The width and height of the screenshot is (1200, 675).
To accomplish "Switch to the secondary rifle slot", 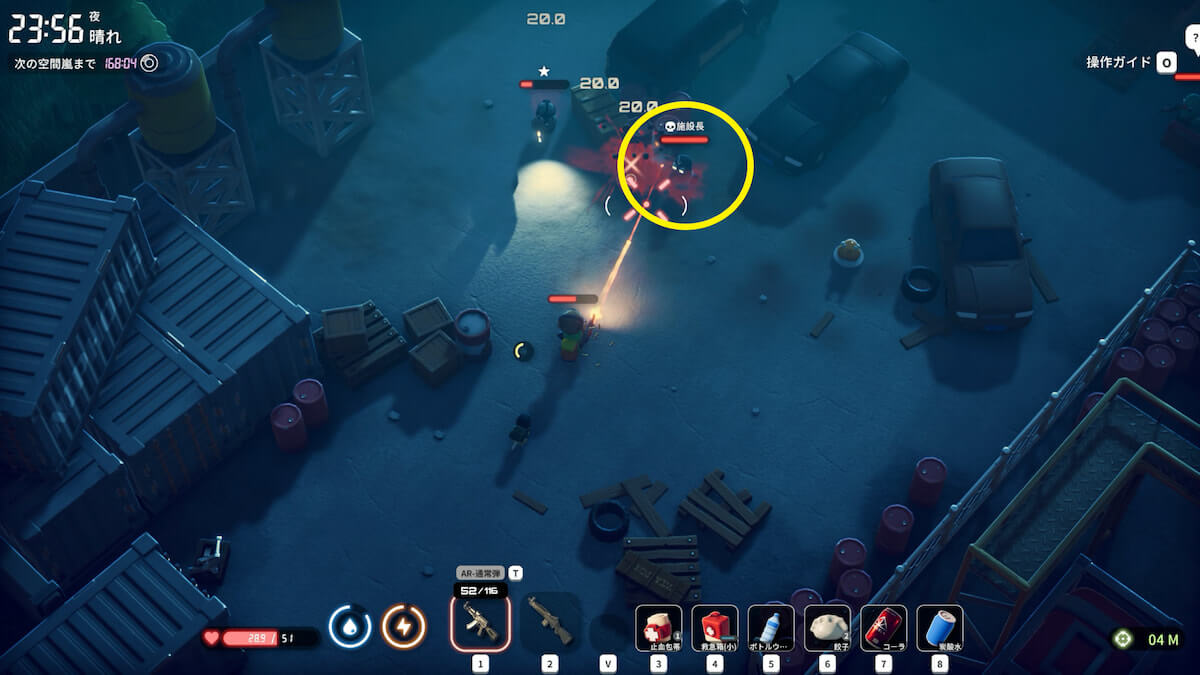I will pos(550,621).
